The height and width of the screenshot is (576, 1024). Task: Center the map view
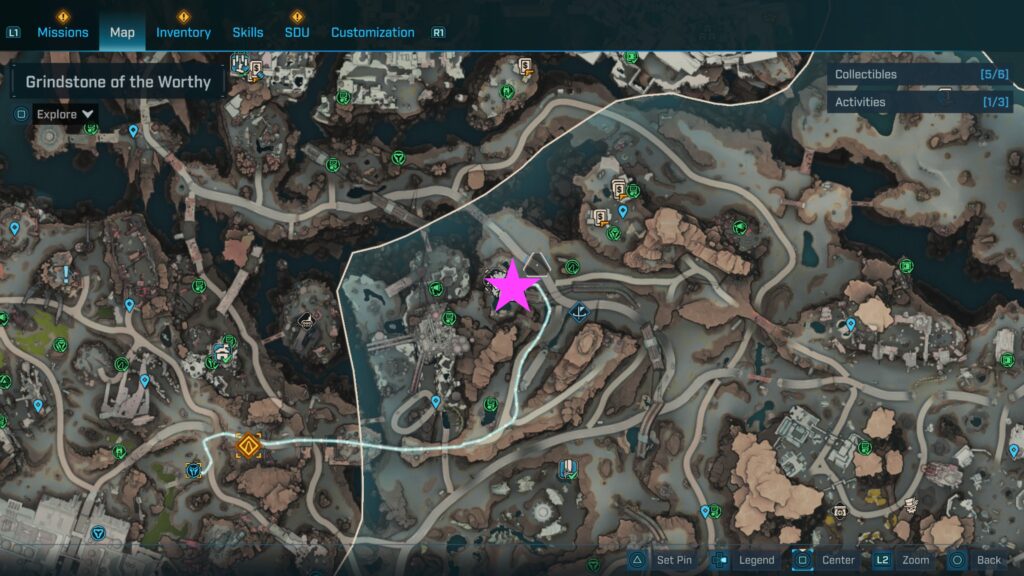[x=826, y=560]
